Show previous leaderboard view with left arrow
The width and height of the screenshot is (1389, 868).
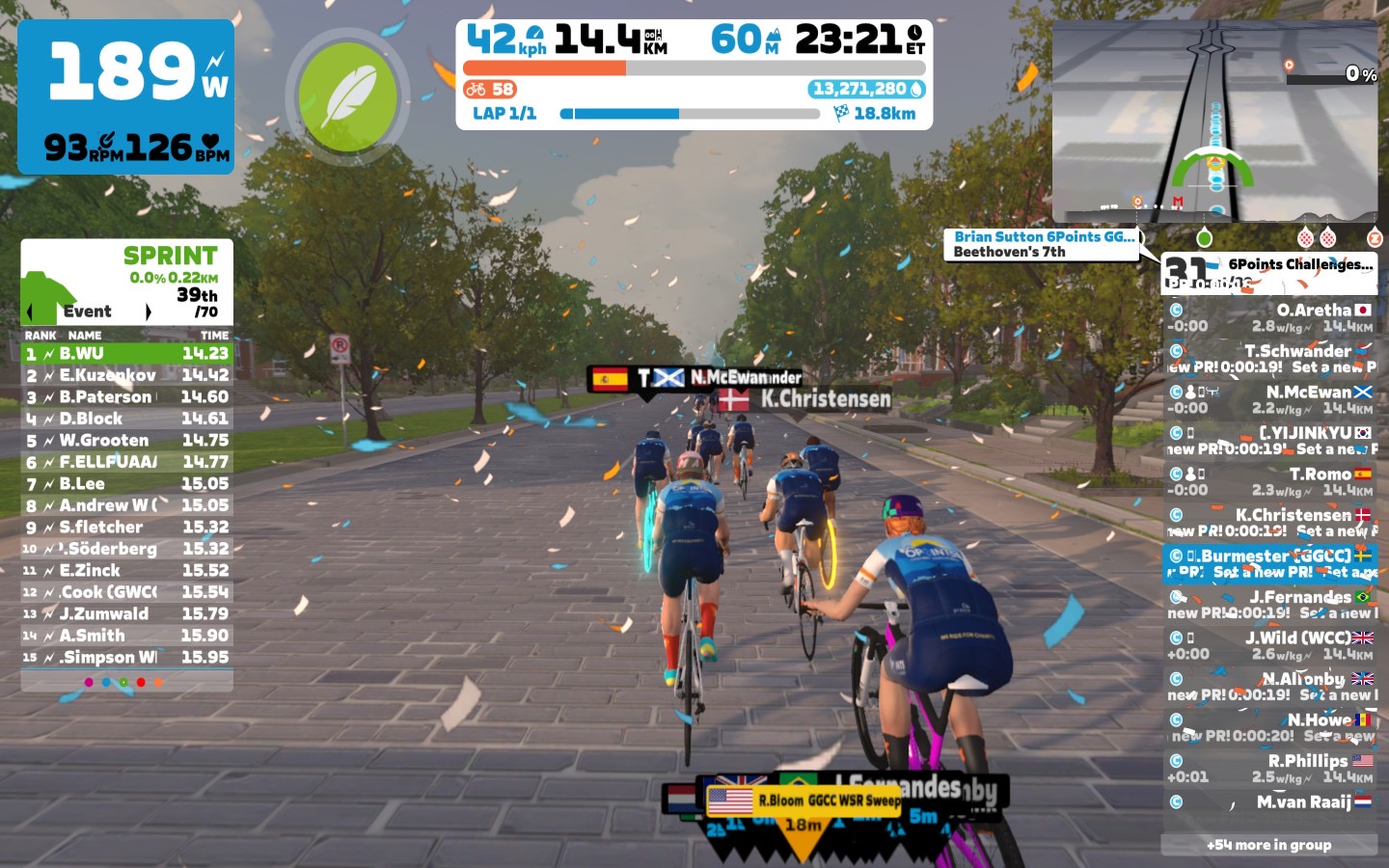(30, 312)
